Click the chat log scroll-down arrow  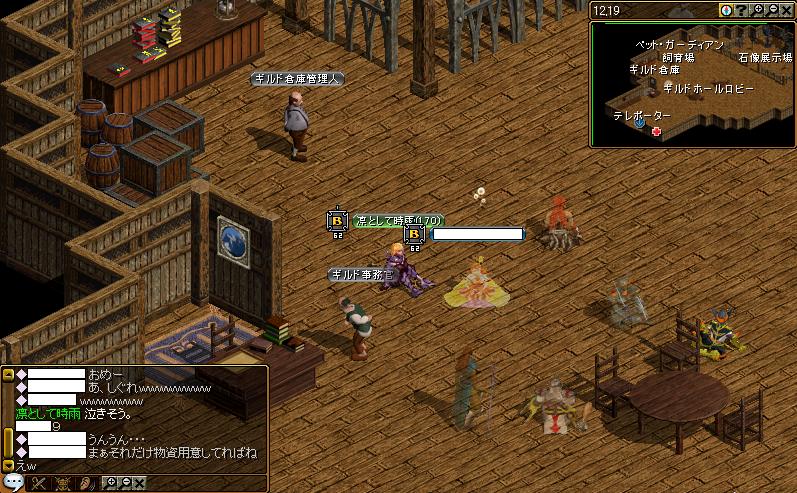pyautogui.click(x=8, y=465)
